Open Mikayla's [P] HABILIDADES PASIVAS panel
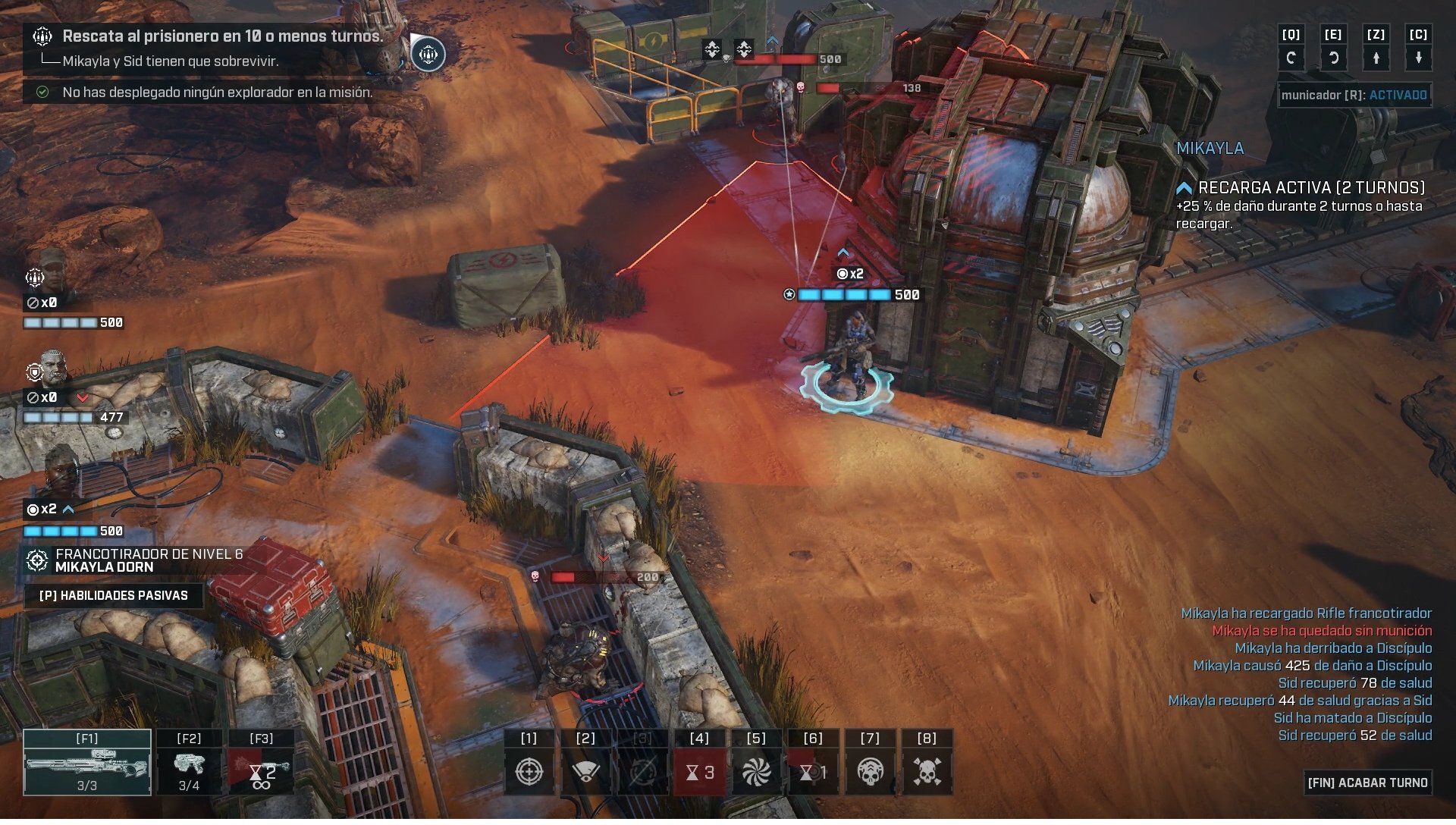 tap(115, 595)
